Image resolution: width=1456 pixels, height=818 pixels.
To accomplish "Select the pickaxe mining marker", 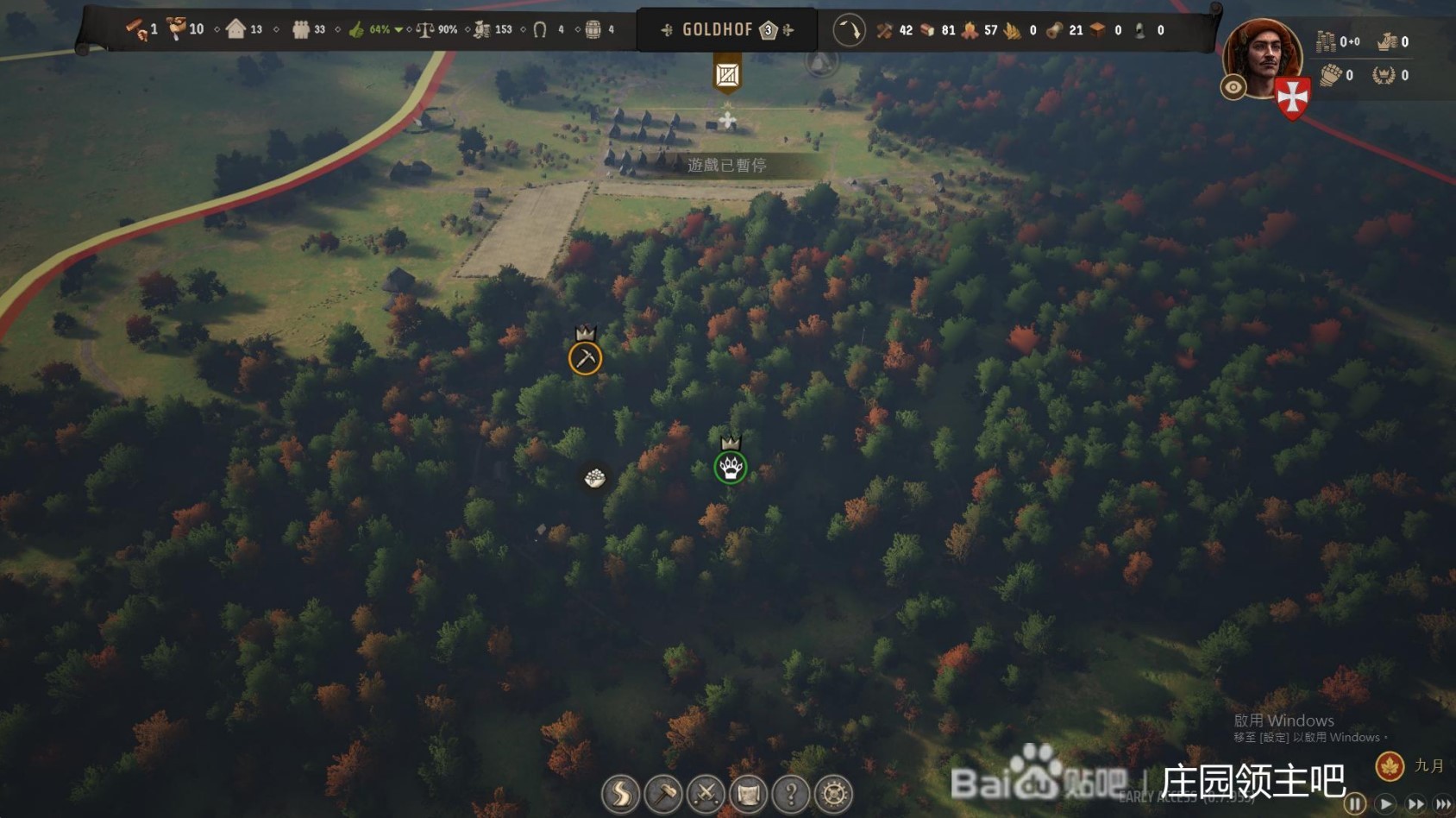I will [585, 358].
